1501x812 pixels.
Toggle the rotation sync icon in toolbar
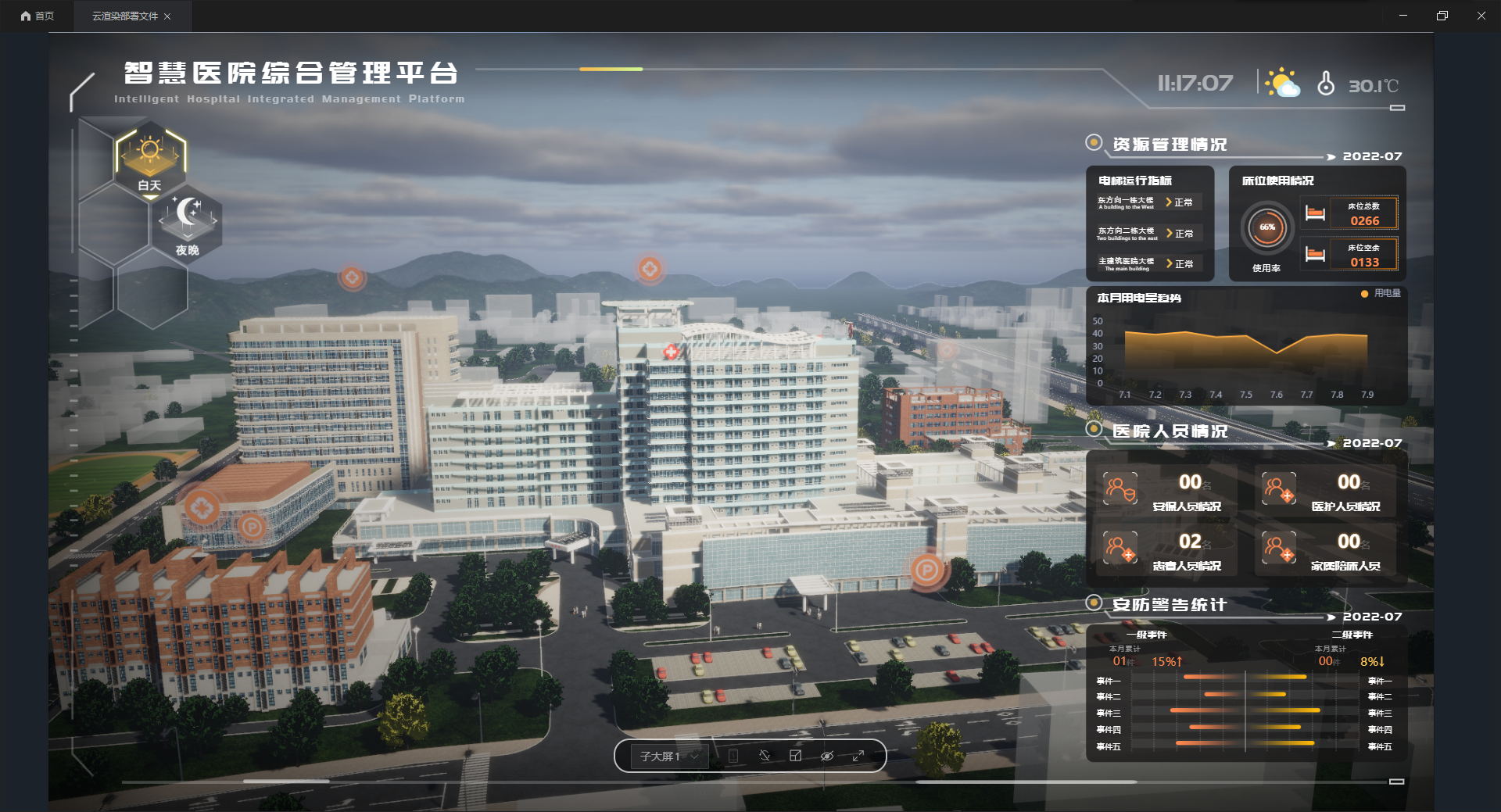tap(765, 756)
